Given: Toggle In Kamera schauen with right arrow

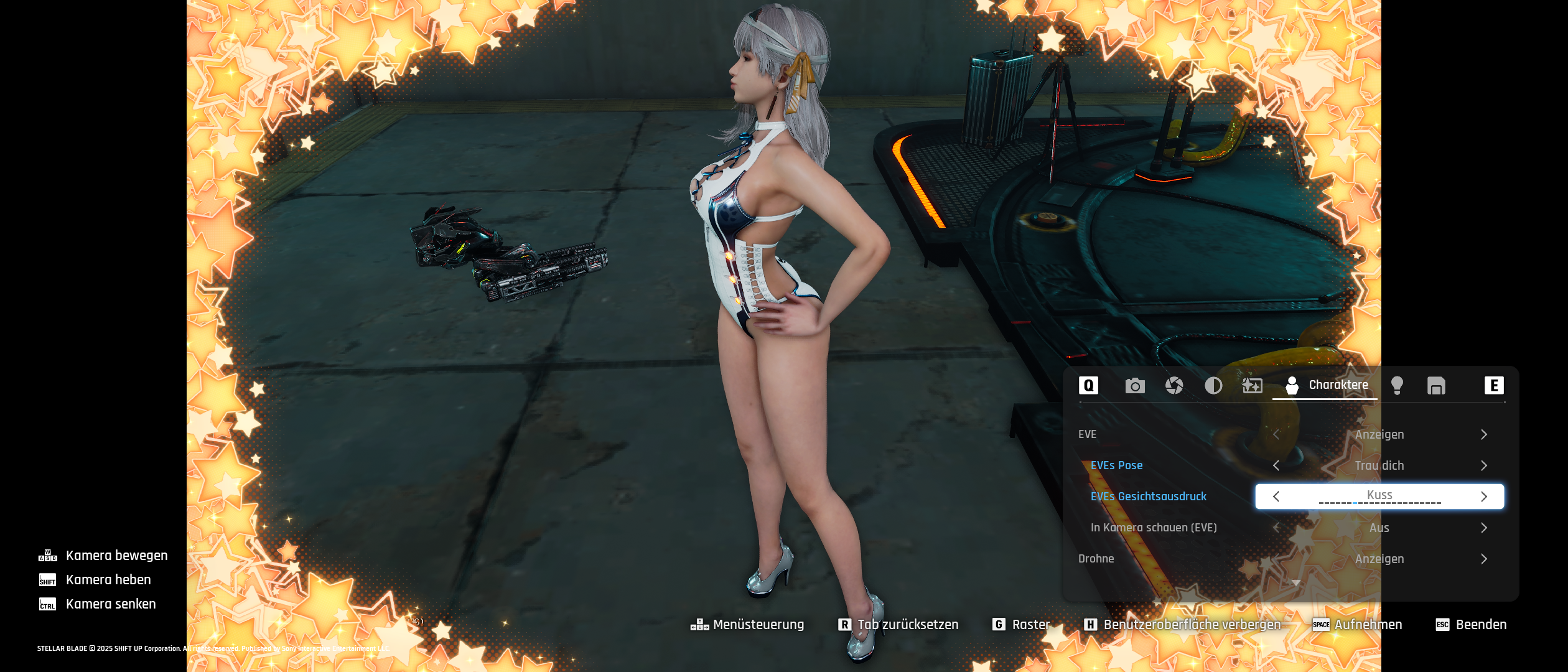Looking at the screenshot, I should point(1484,528).
